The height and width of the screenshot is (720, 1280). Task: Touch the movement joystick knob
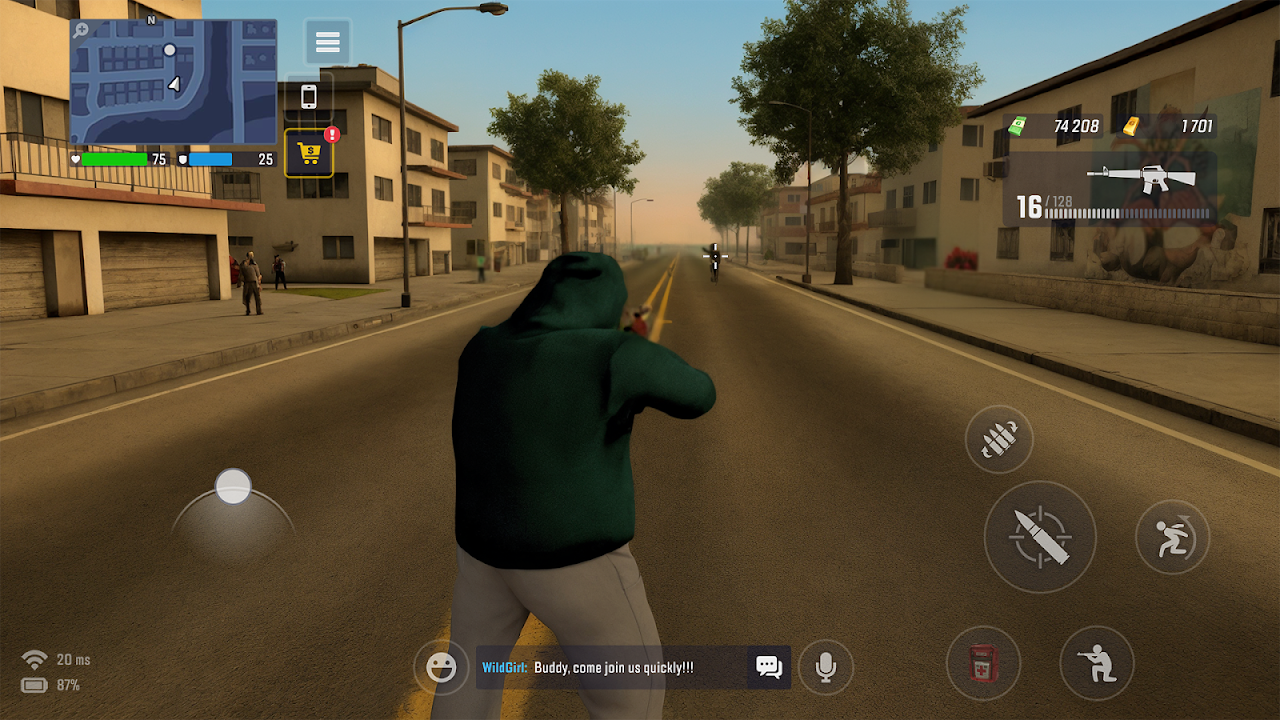click(233, 487)
